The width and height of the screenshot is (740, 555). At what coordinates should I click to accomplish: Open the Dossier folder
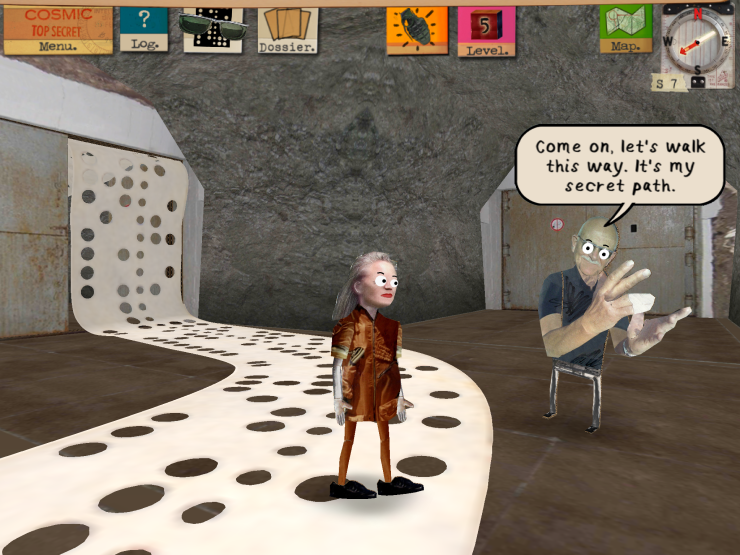(288, 30)
